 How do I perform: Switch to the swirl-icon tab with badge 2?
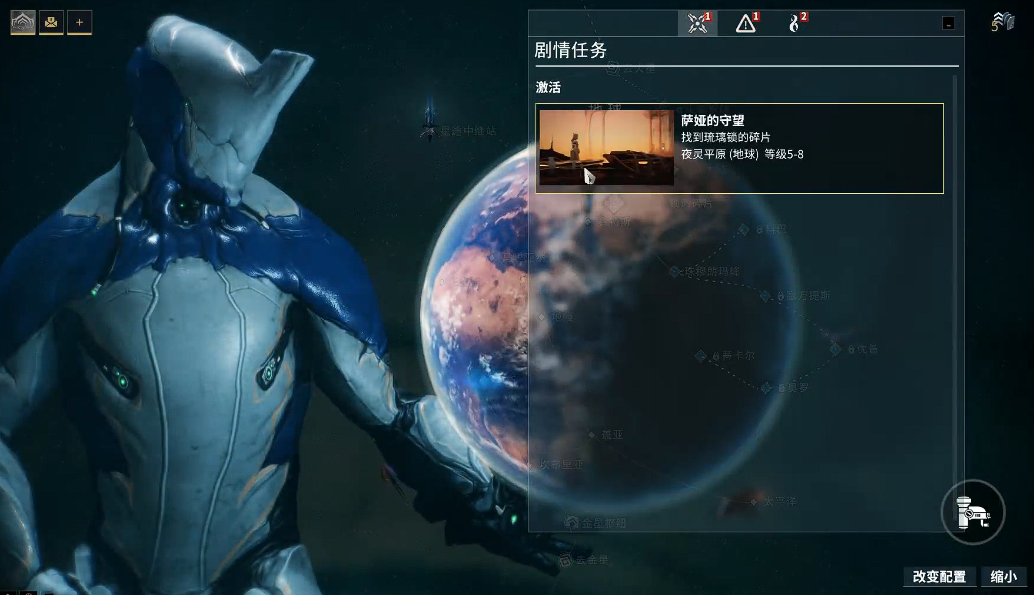[795, 23]
